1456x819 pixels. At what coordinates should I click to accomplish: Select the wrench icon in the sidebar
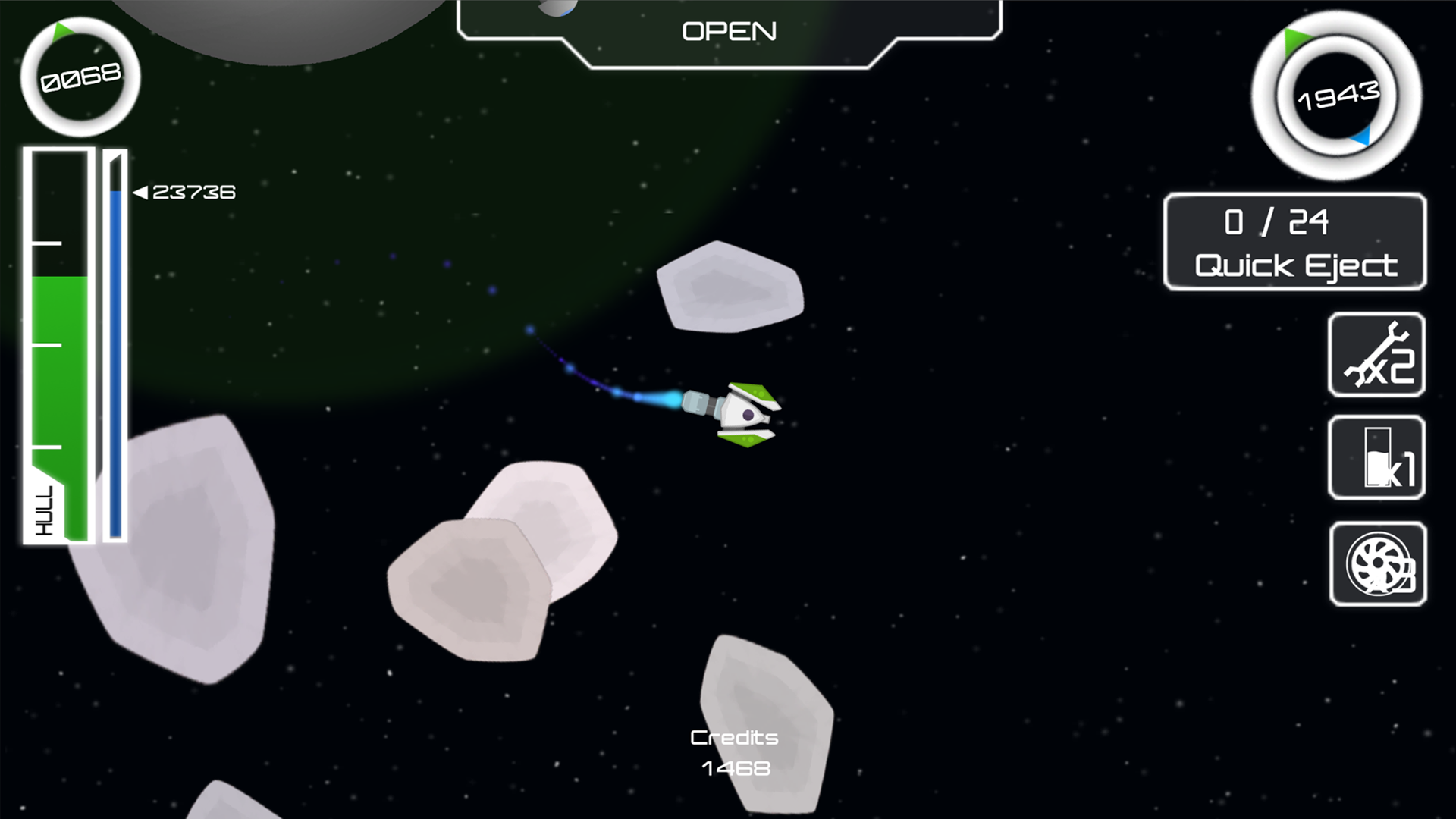1376,356
